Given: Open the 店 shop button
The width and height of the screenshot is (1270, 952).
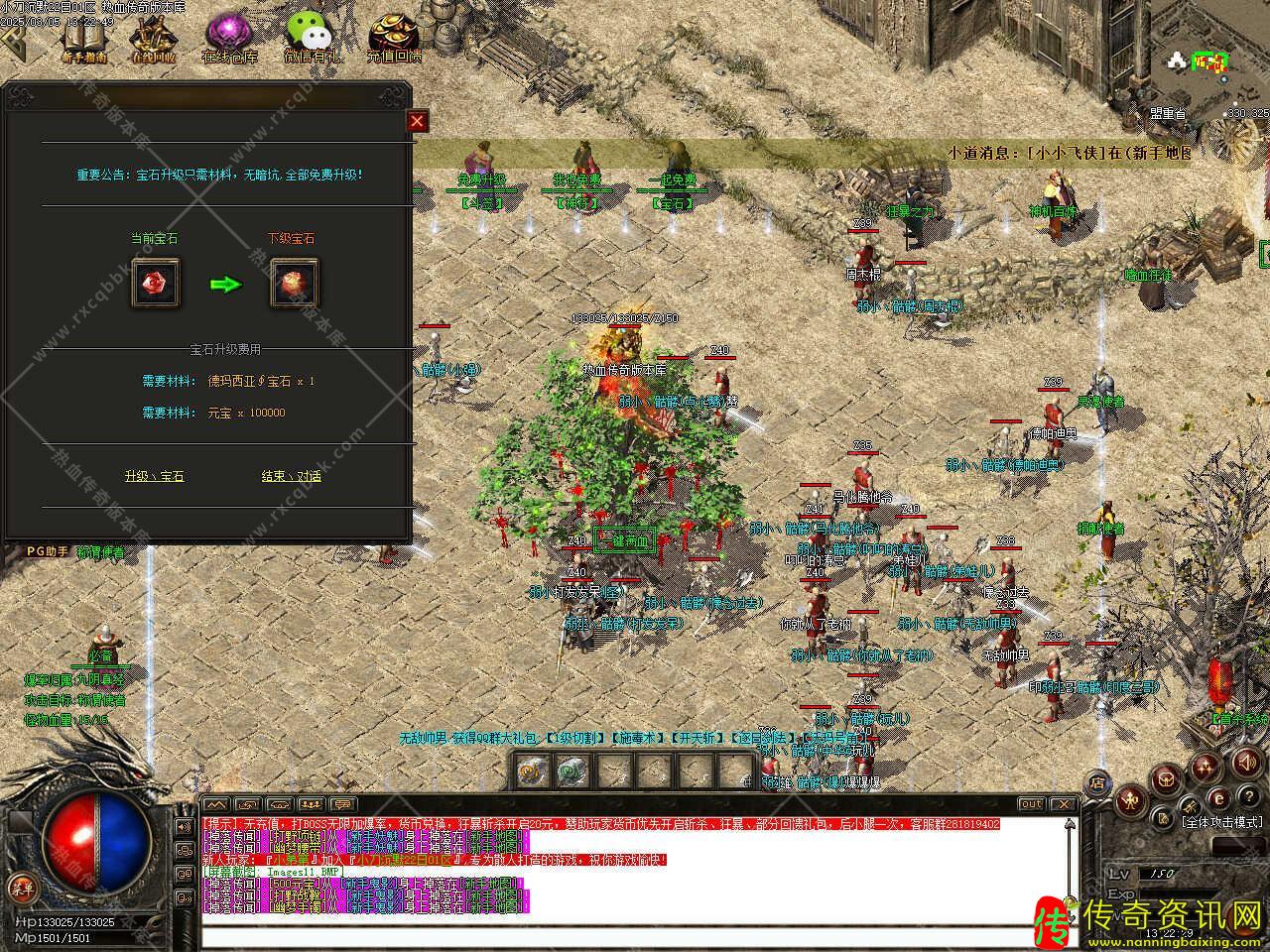Looking at the screenshot, I should 1097,781.
